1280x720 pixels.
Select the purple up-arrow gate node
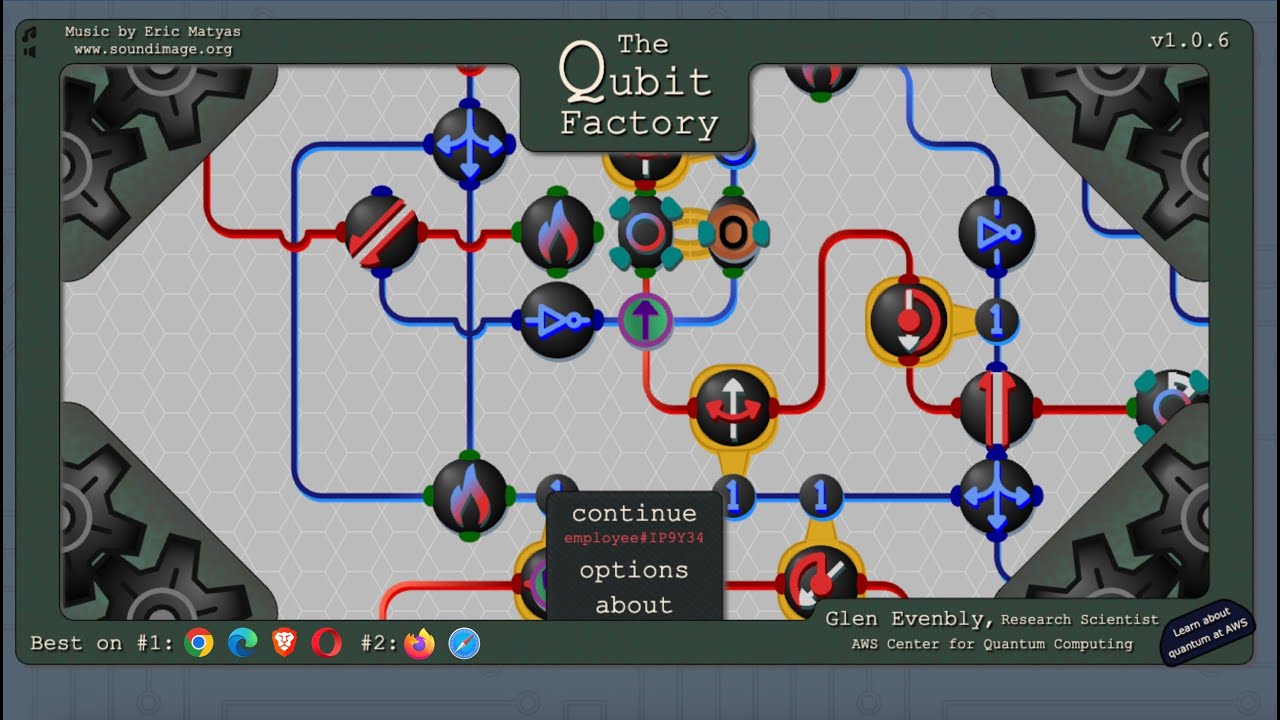coord(647,318)
